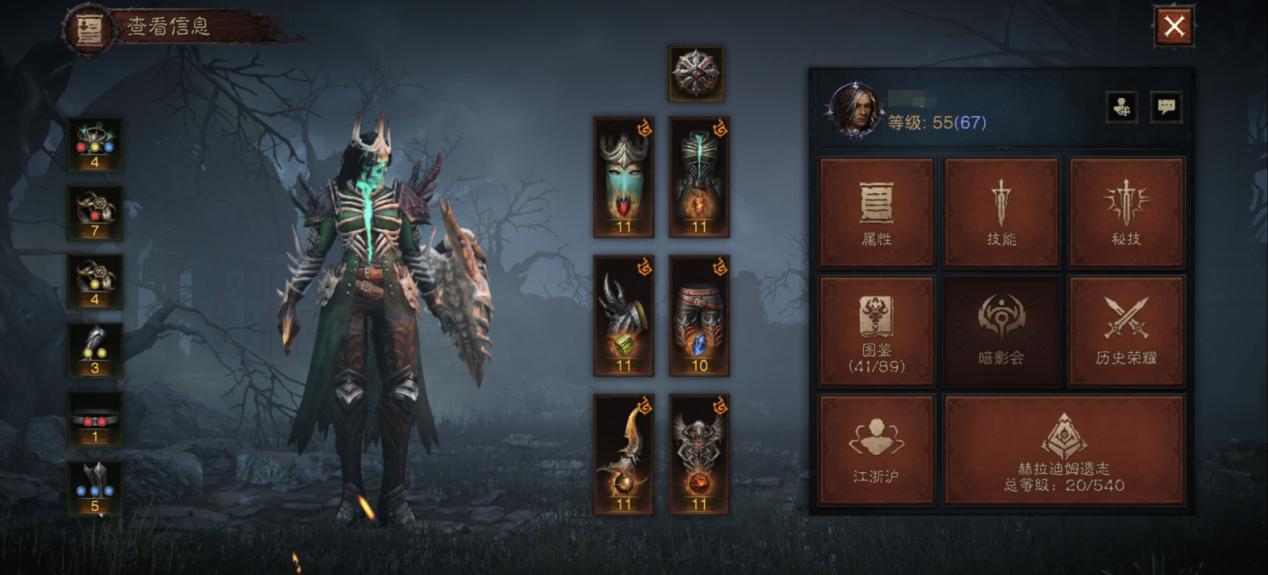The width and height of the screenshot is (1268, 575).
Task: Select the clawed shoulder armor slot
Action: [623, 316]
